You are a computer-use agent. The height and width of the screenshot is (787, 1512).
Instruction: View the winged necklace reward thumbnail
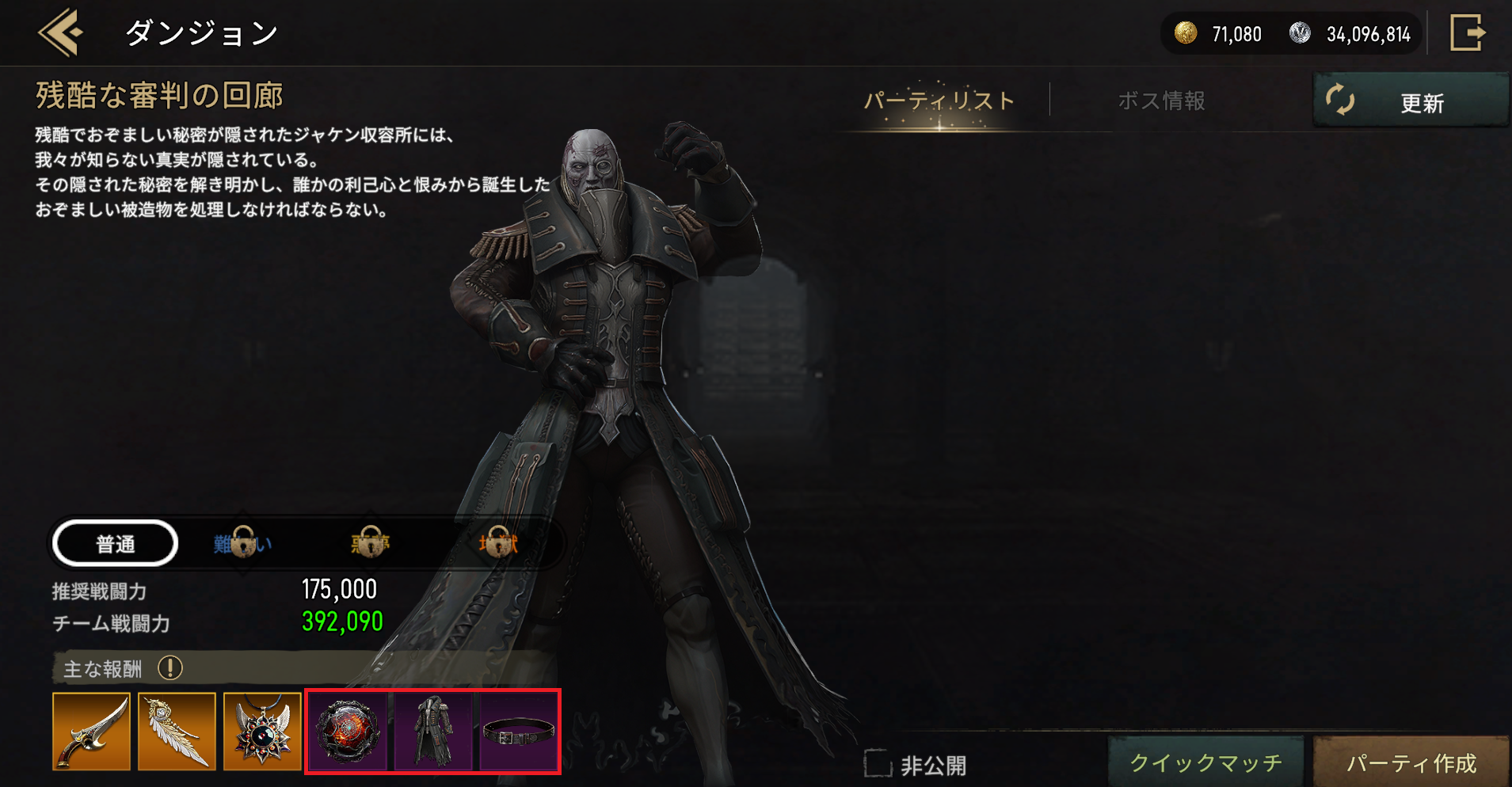262,731
